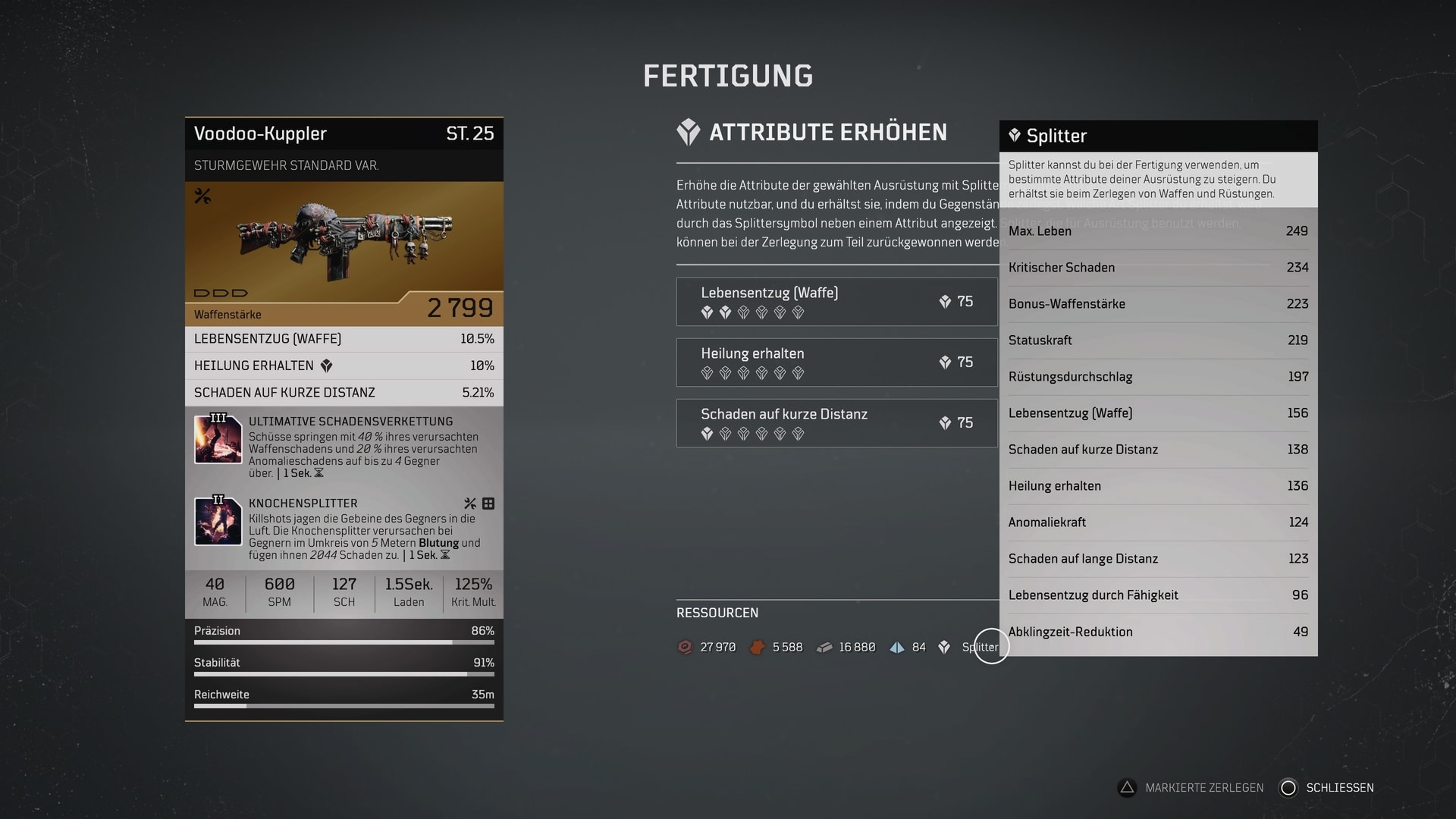The height and width of the screenshot is (819, 1456).
Task: Click the Ultimative Schadensverkettung mod icon
Action: pos(218,438)
